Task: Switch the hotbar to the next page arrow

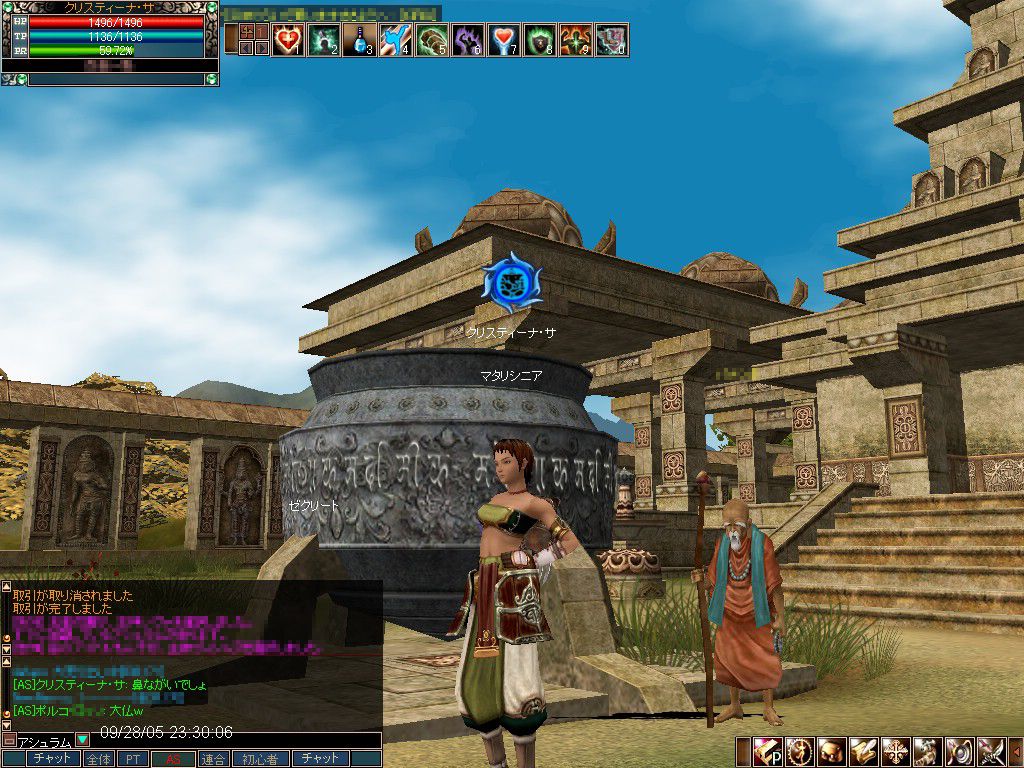Action: [262, 47]
